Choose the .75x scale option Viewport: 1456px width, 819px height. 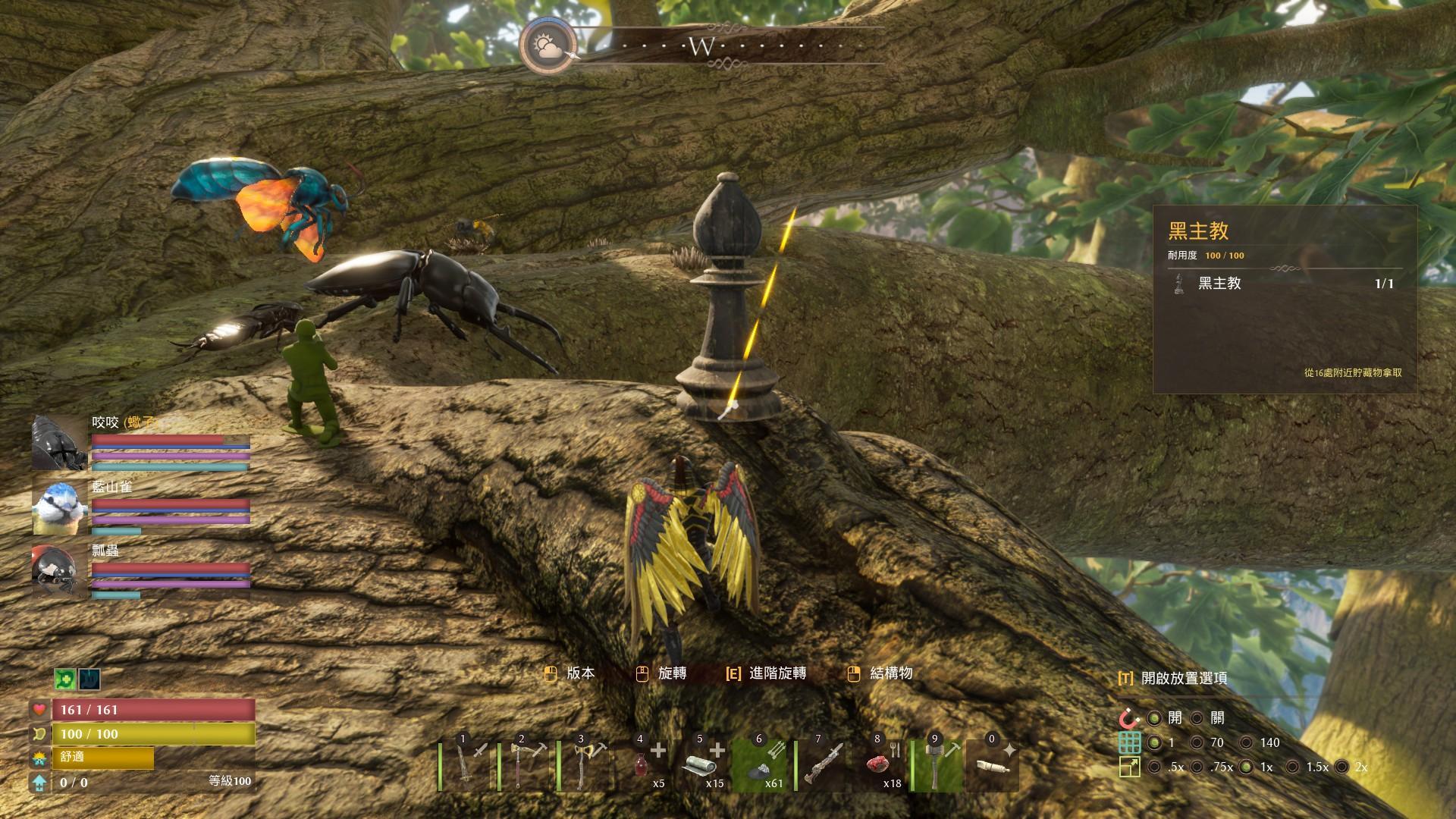(1197, 767)
